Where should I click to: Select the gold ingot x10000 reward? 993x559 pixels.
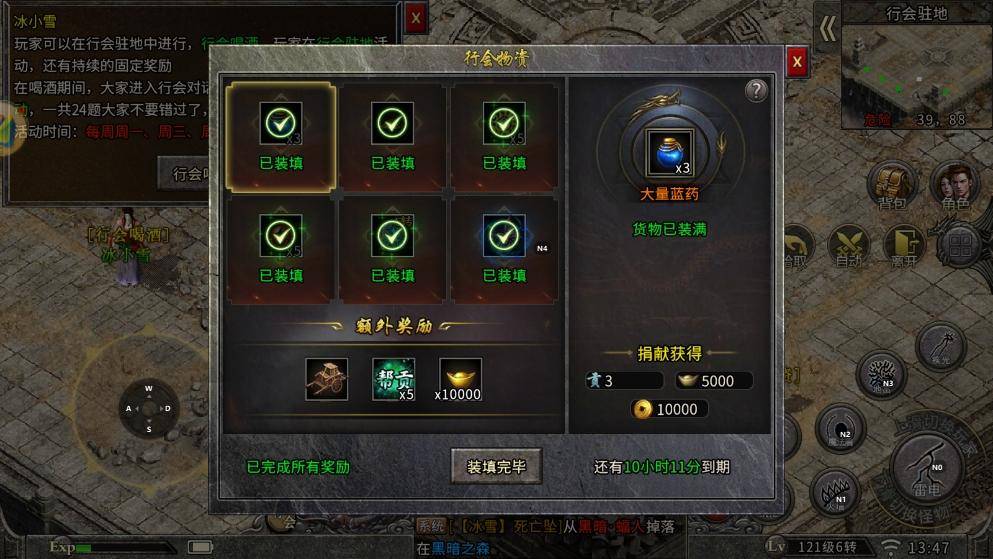(460, 379)
